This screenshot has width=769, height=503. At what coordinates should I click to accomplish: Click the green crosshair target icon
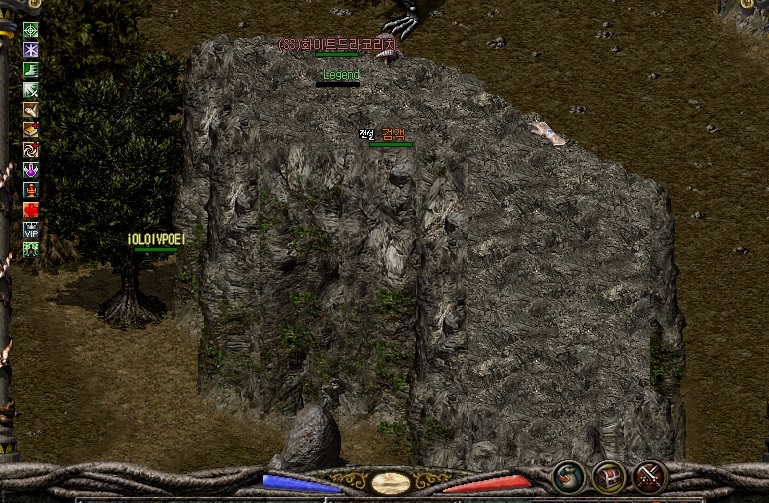click(x=31, y=30)
